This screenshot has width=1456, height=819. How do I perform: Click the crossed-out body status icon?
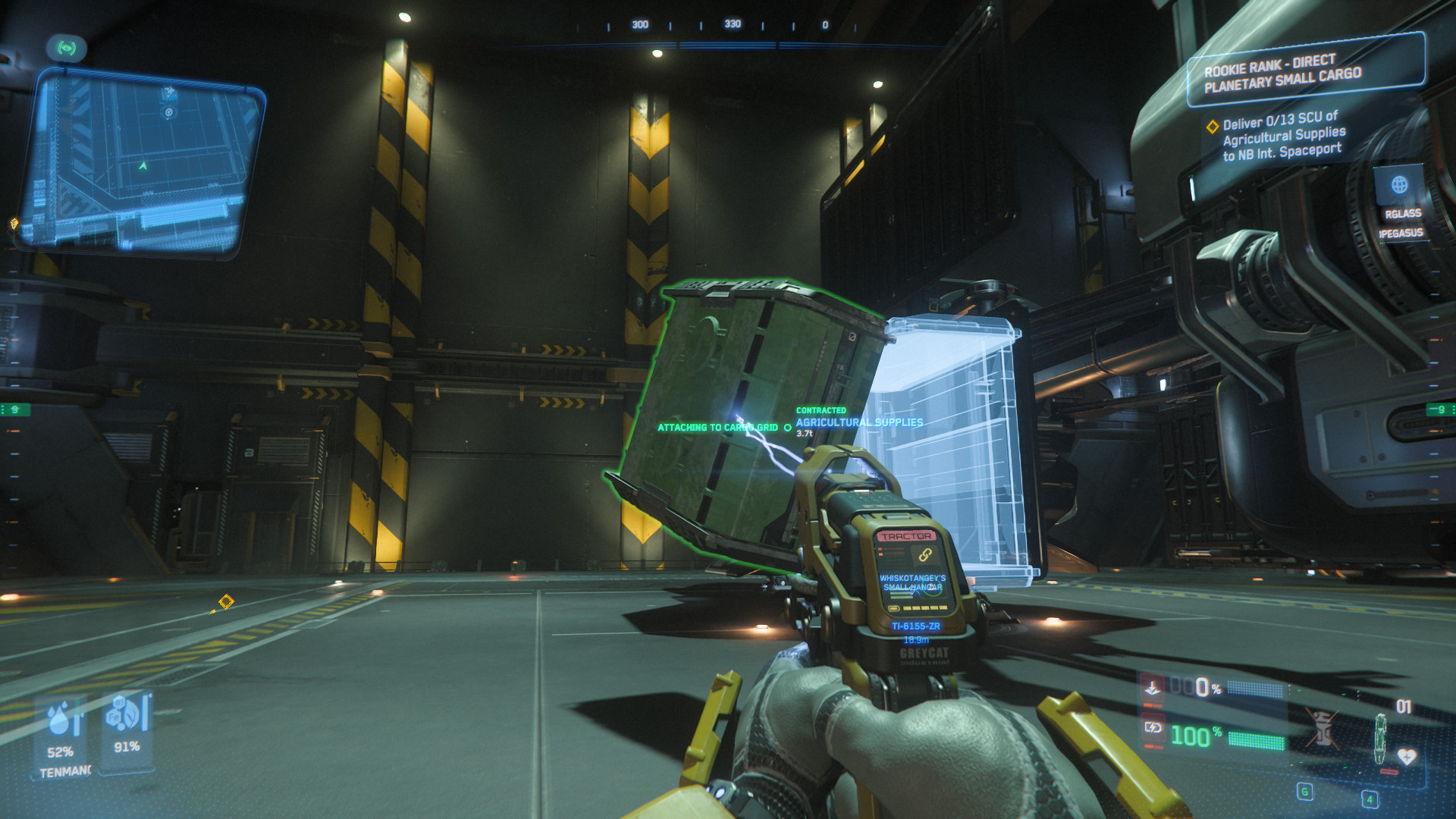pyautogui.click(x=1322, y=728)
